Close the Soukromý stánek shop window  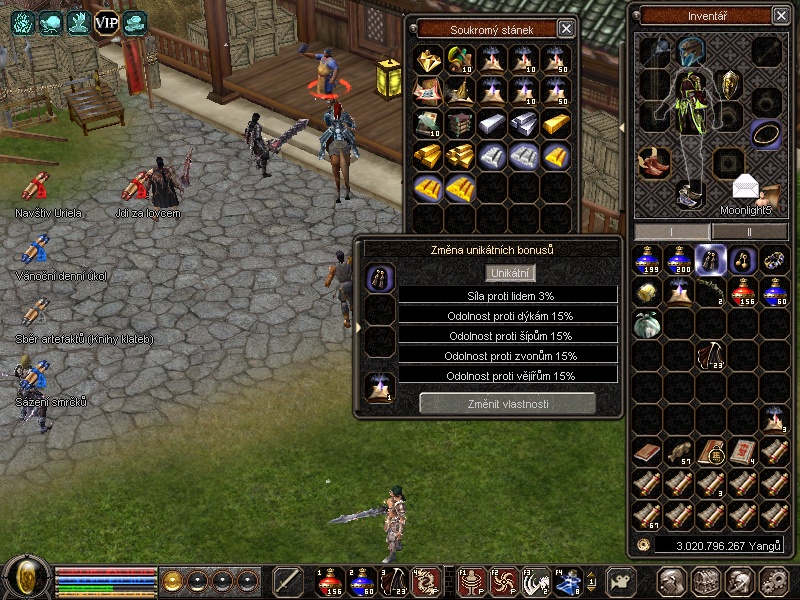pyautogui.click(x=566, y=29)
